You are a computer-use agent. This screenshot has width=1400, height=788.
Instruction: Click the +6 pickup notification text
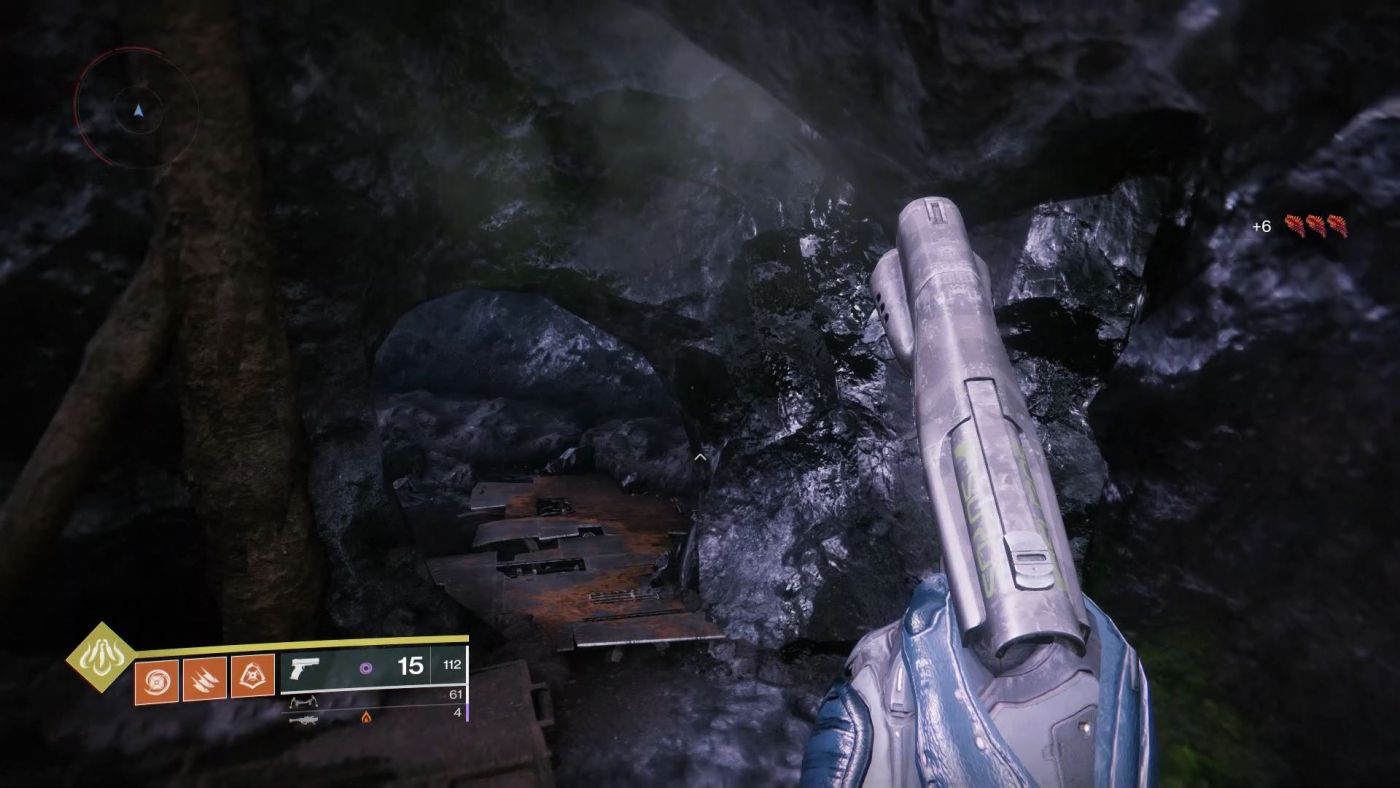click(1261, 226)
